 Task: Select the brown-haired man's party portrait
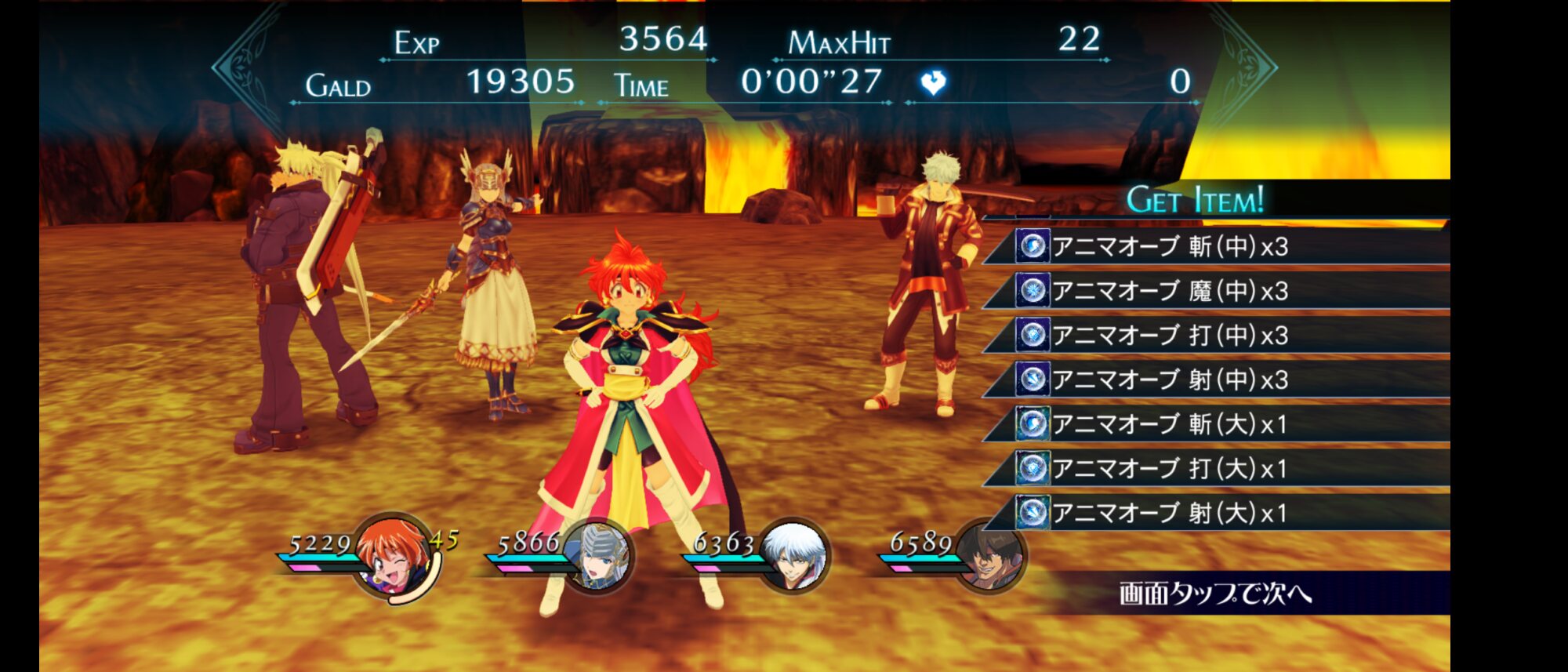pos(989,557)
